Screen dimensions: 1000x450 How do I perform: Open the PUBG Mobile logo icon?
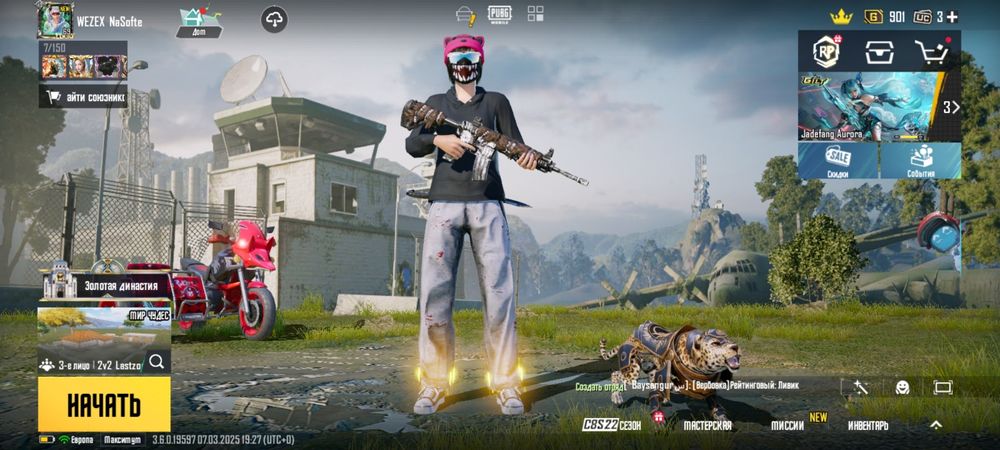[500, 14]
